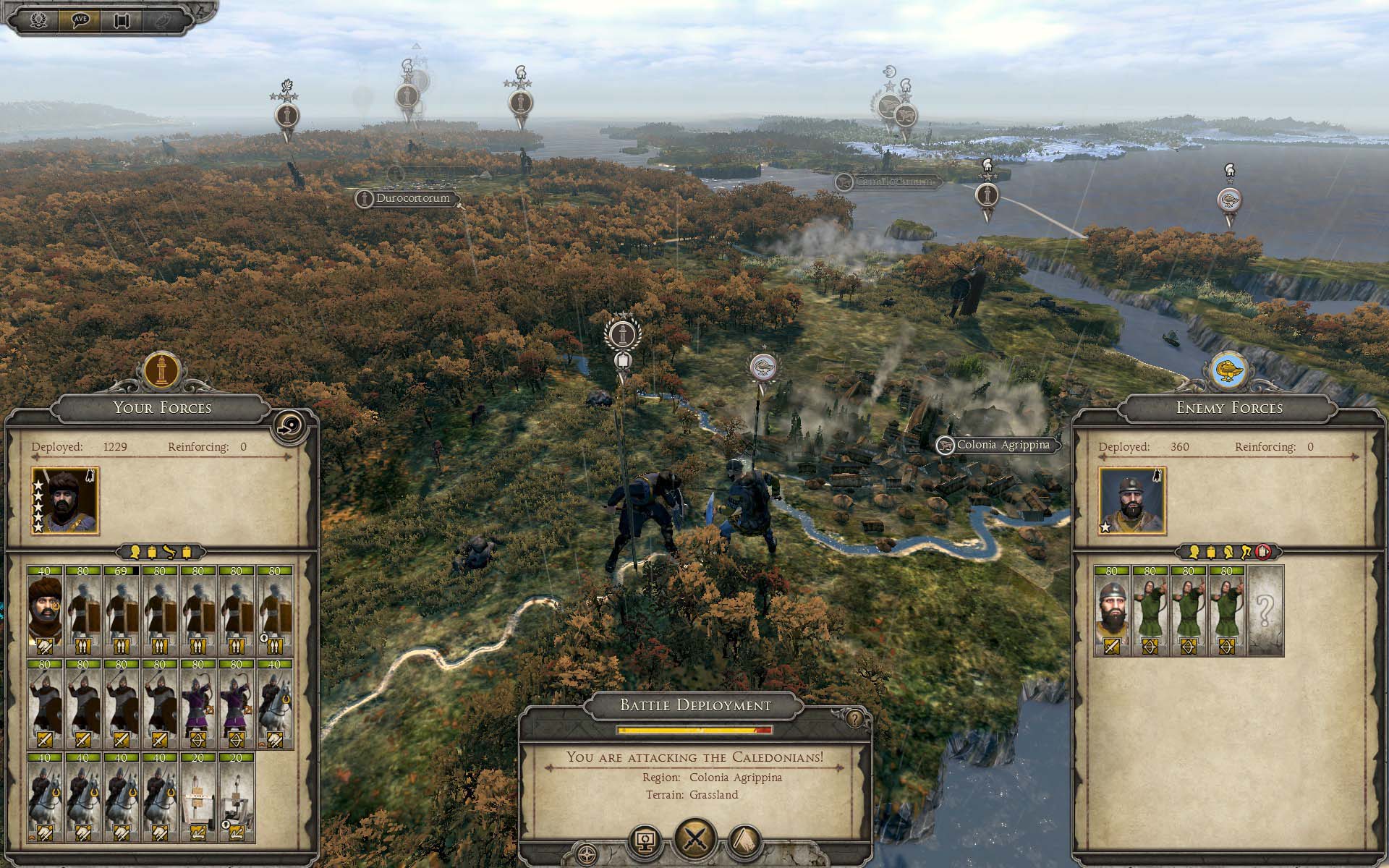
Task: Select the damaged spearmen card showing 69
Action: (x=122, y=610)
